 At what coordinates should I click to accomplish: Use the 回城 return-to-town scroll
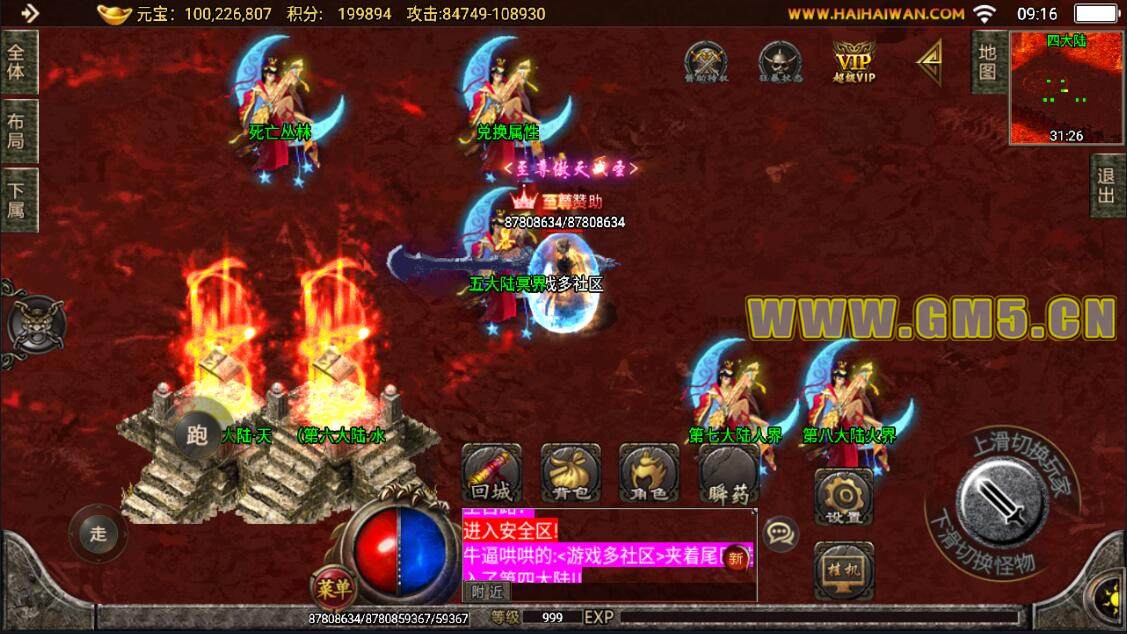coord(491,473)
